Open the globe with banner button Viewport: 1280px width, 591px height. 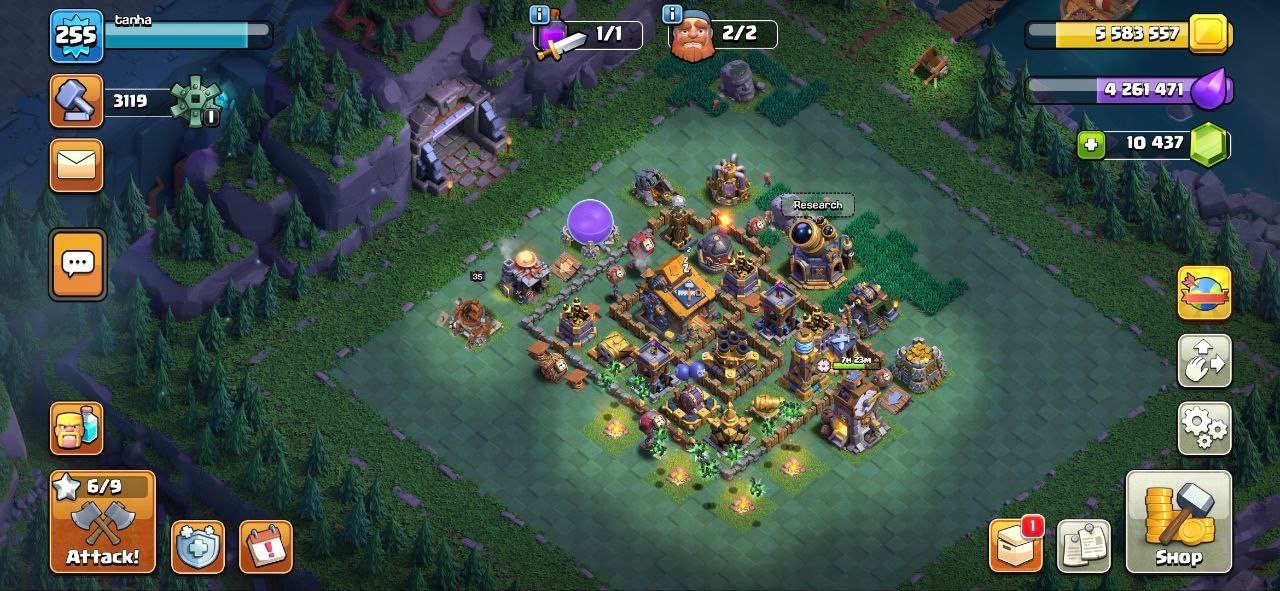(x=1204, y=293)
